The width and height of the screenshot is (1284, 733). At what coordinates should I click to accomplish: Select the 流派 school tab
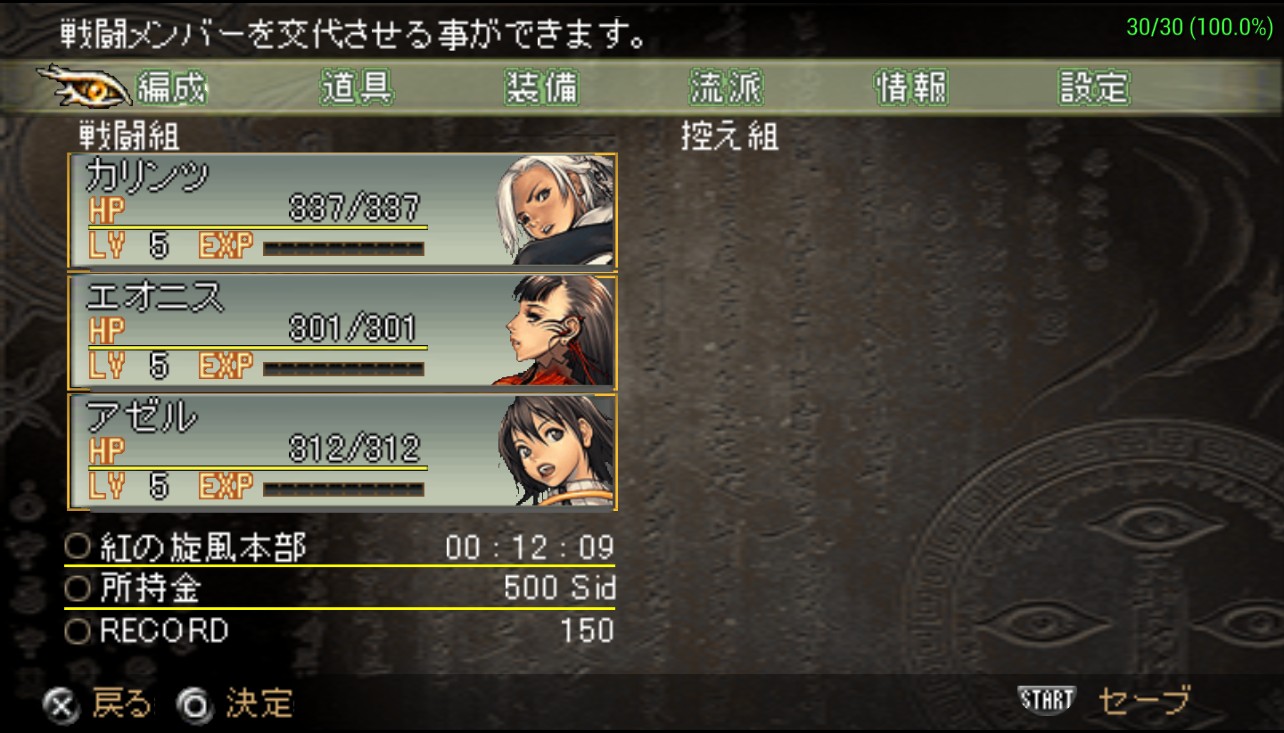[726, 89]
